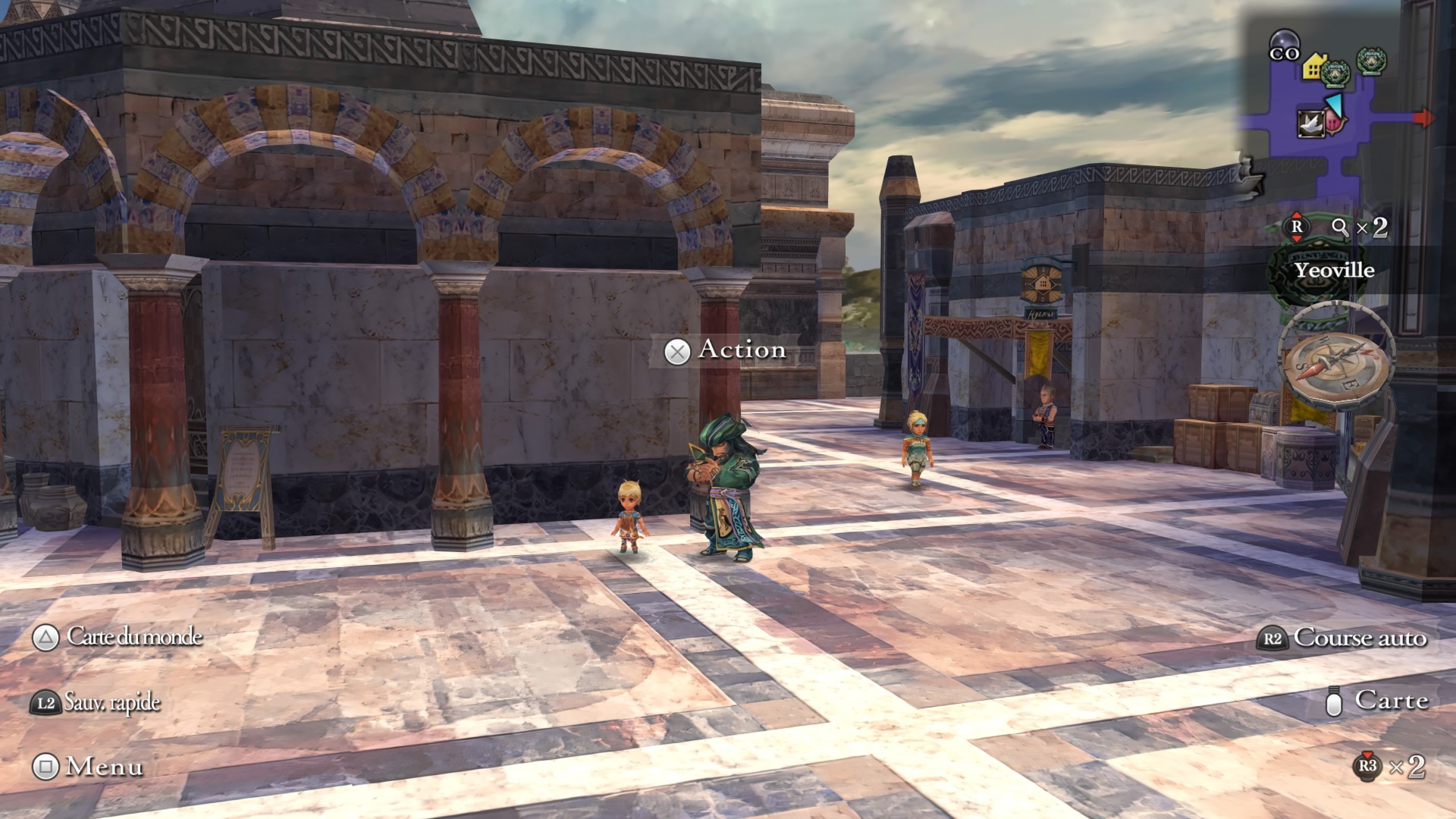Screen dimensions: 1456x819
Task: Choose the pink fork-and-knife map marker
Action: (1335, 120)
